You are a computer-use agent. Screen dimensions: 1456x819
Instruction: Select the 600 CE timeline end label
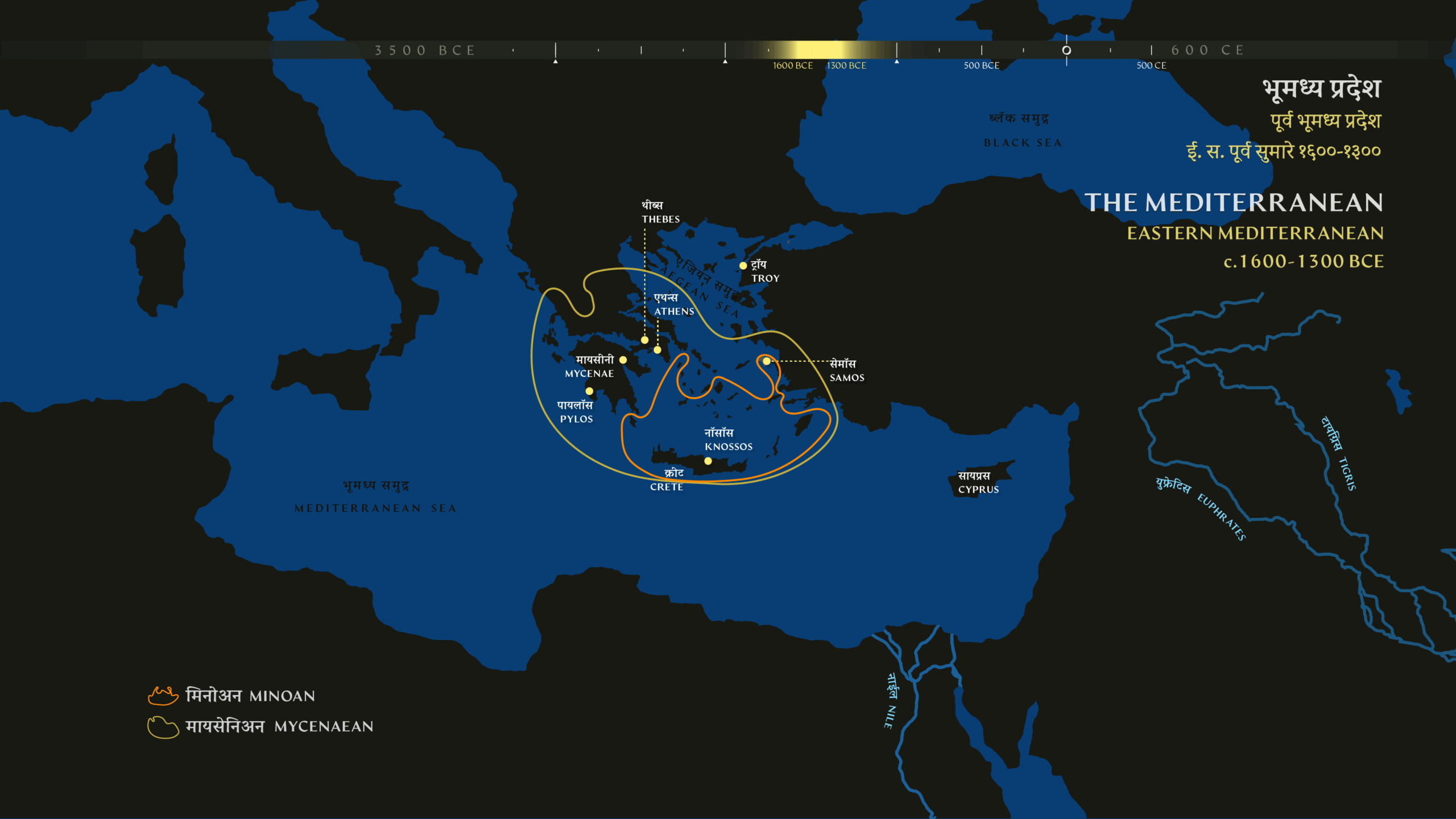point(1207,51)
